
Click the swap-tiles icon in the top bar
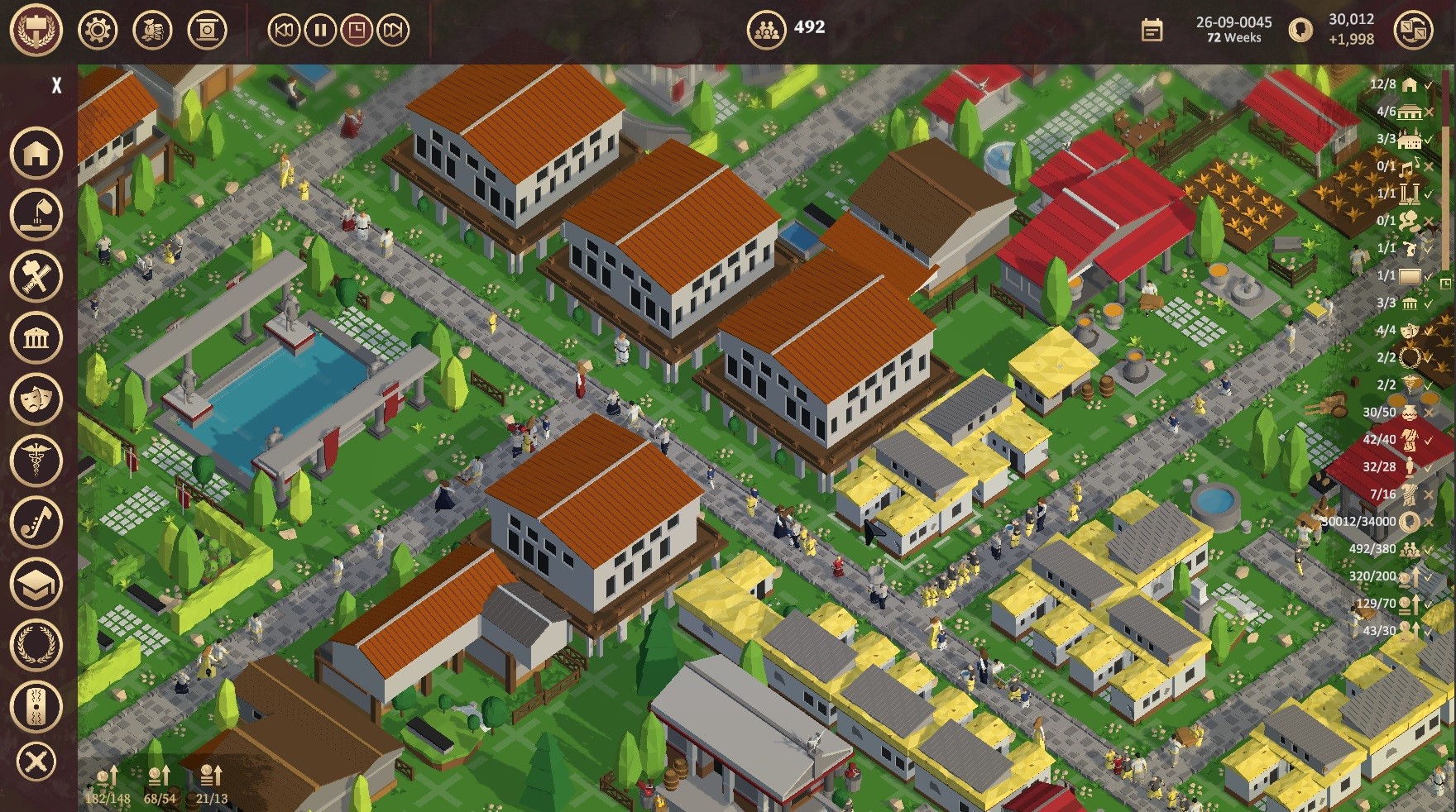coord(1413,31)
